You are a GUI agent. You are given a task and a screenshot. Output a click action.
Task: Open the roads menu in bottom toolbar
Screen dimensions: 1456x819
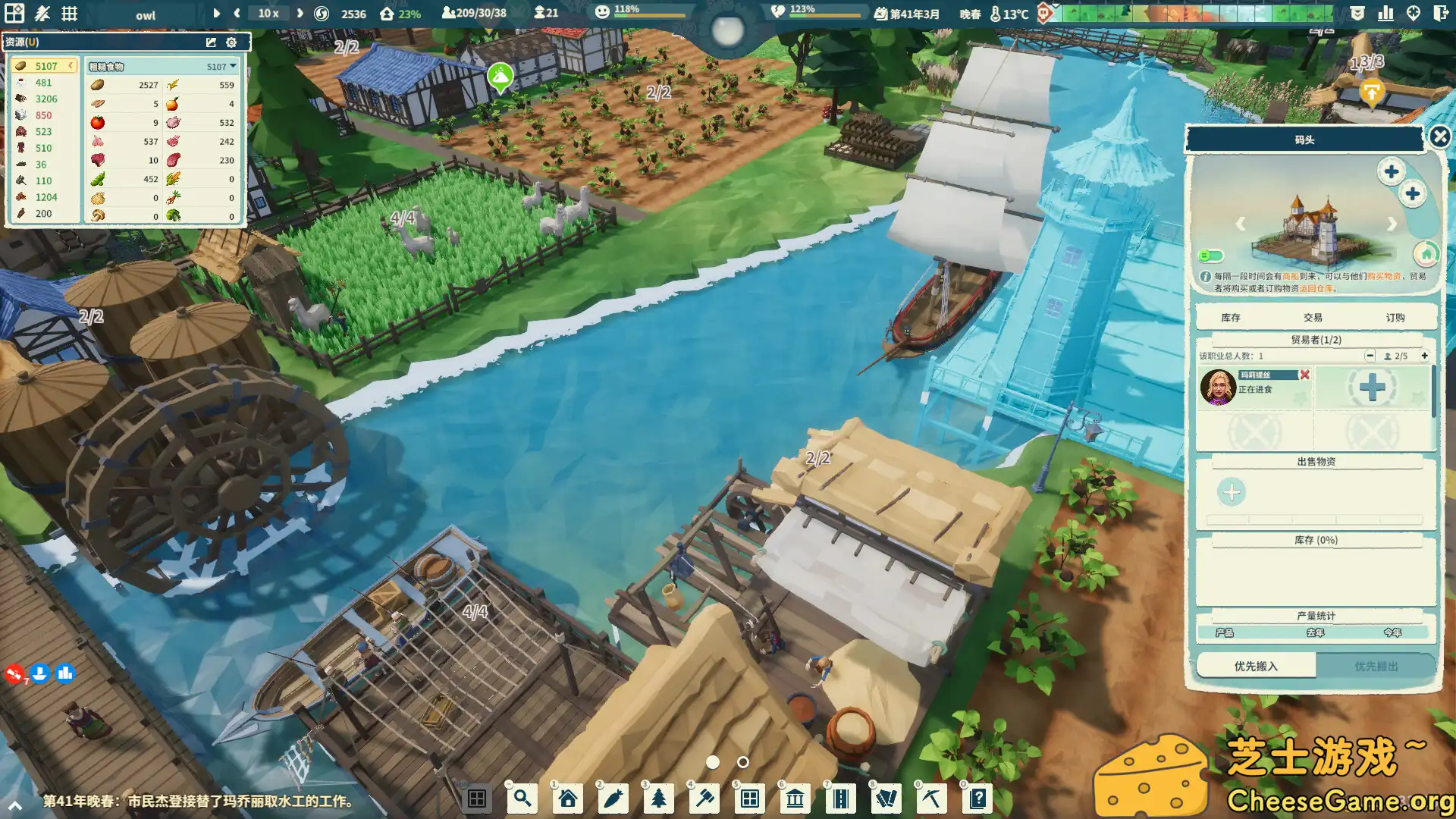click(x=840, y=799)
